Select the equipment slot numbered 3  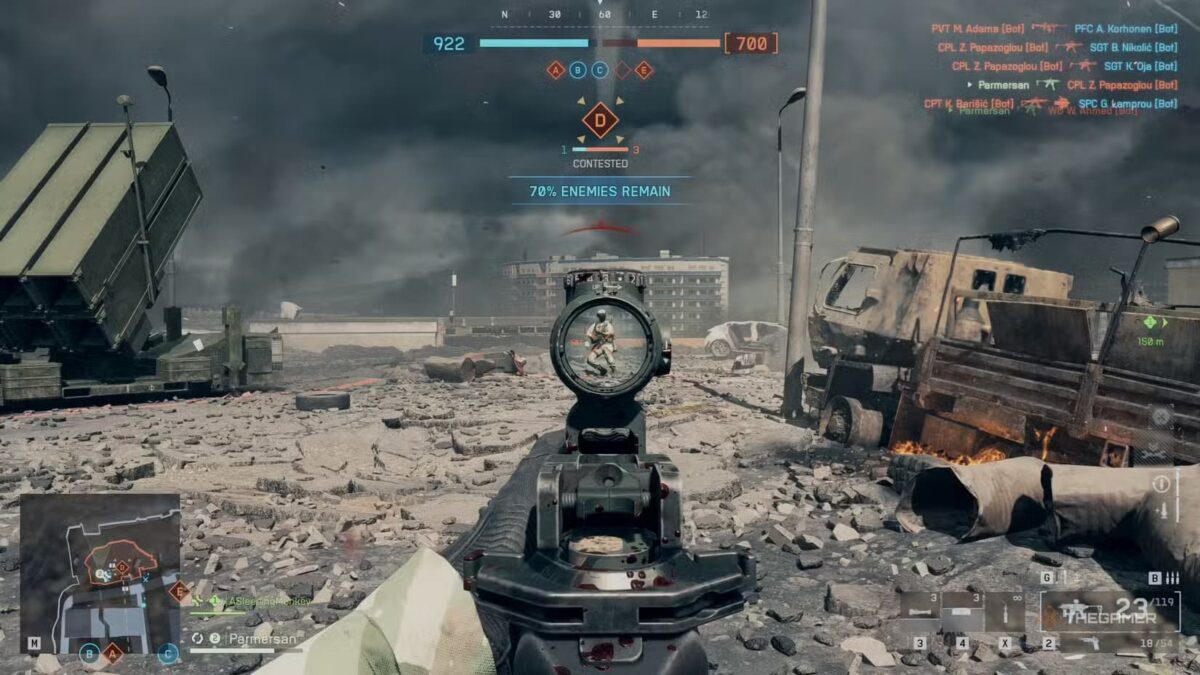pyautogui.click(x=919, y=611)
